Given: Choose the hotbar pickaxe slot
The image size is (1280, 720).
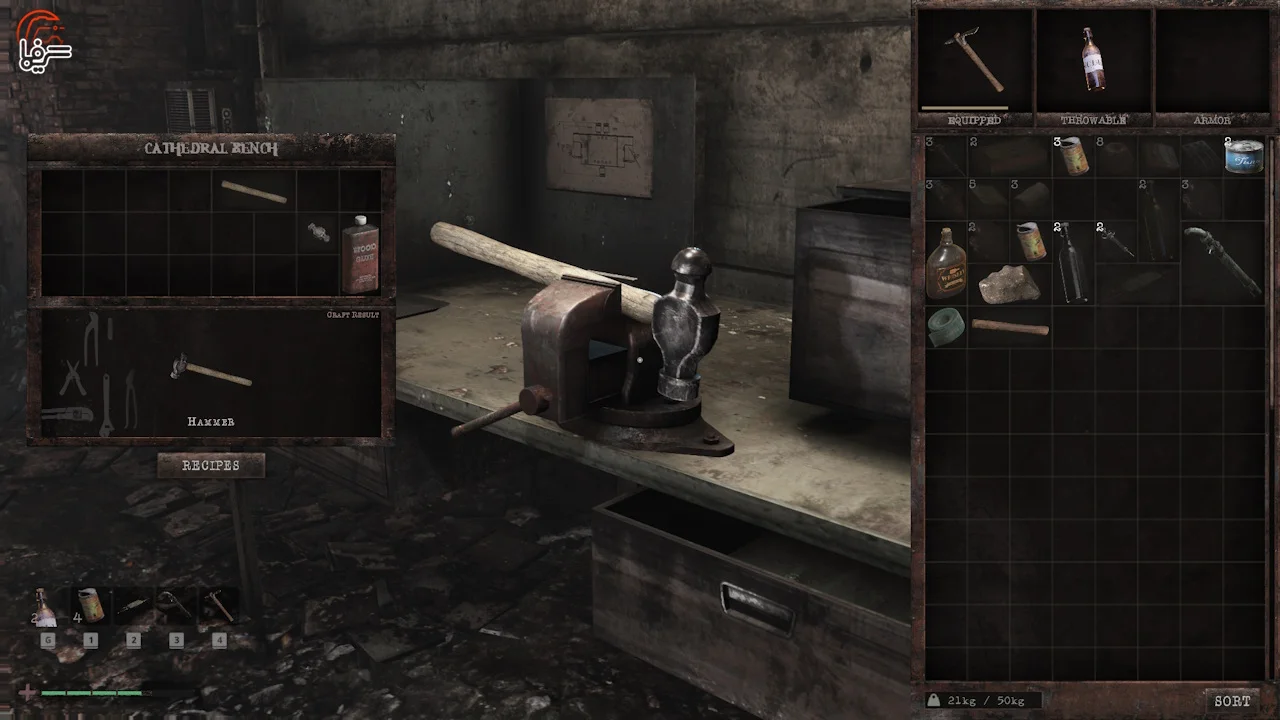Looking at the screenshot, I should tap(219, 607).
